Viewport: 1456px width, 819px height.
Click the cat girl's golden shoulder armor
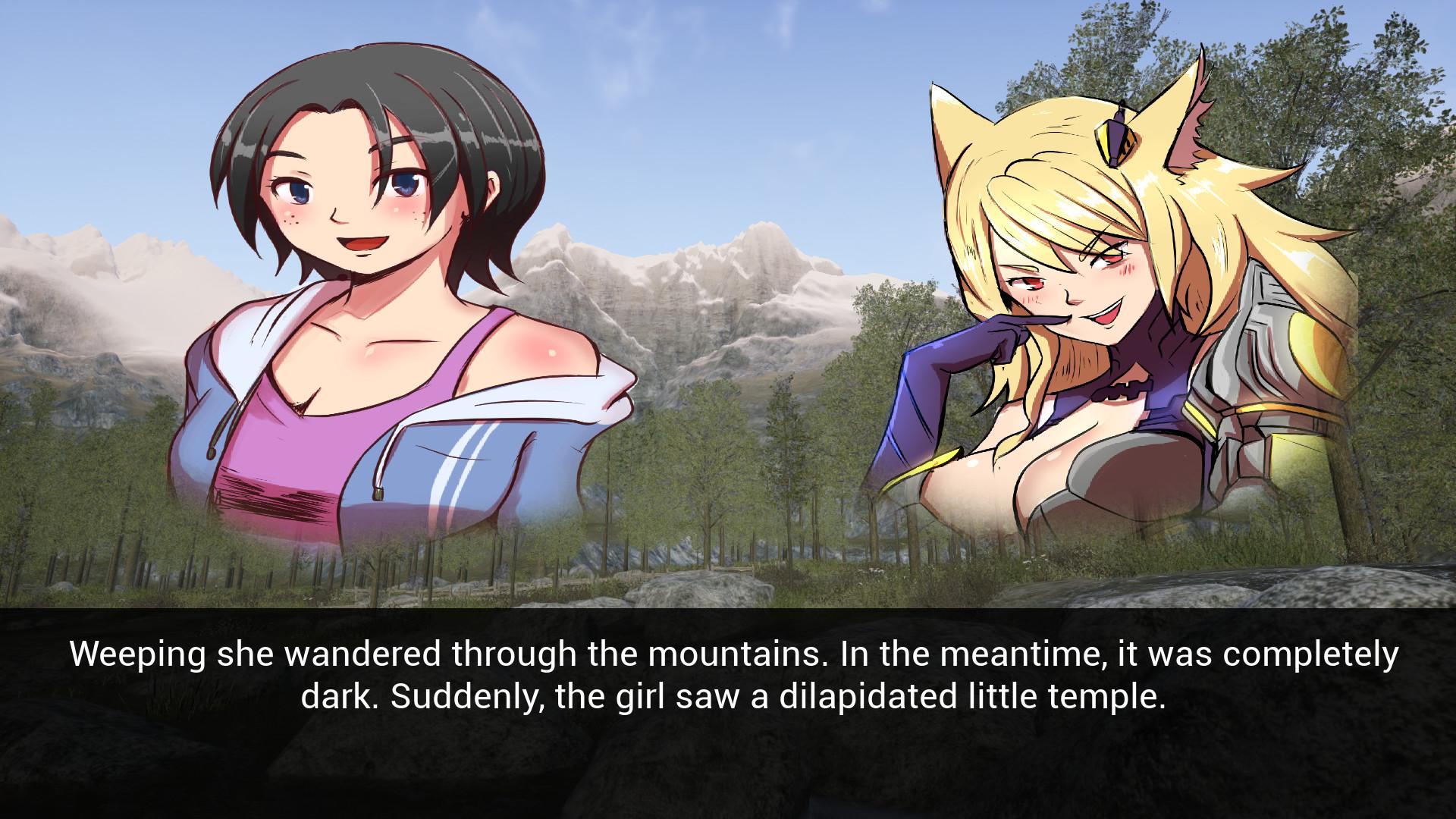pyautogui.click(x=1304, y=356)
